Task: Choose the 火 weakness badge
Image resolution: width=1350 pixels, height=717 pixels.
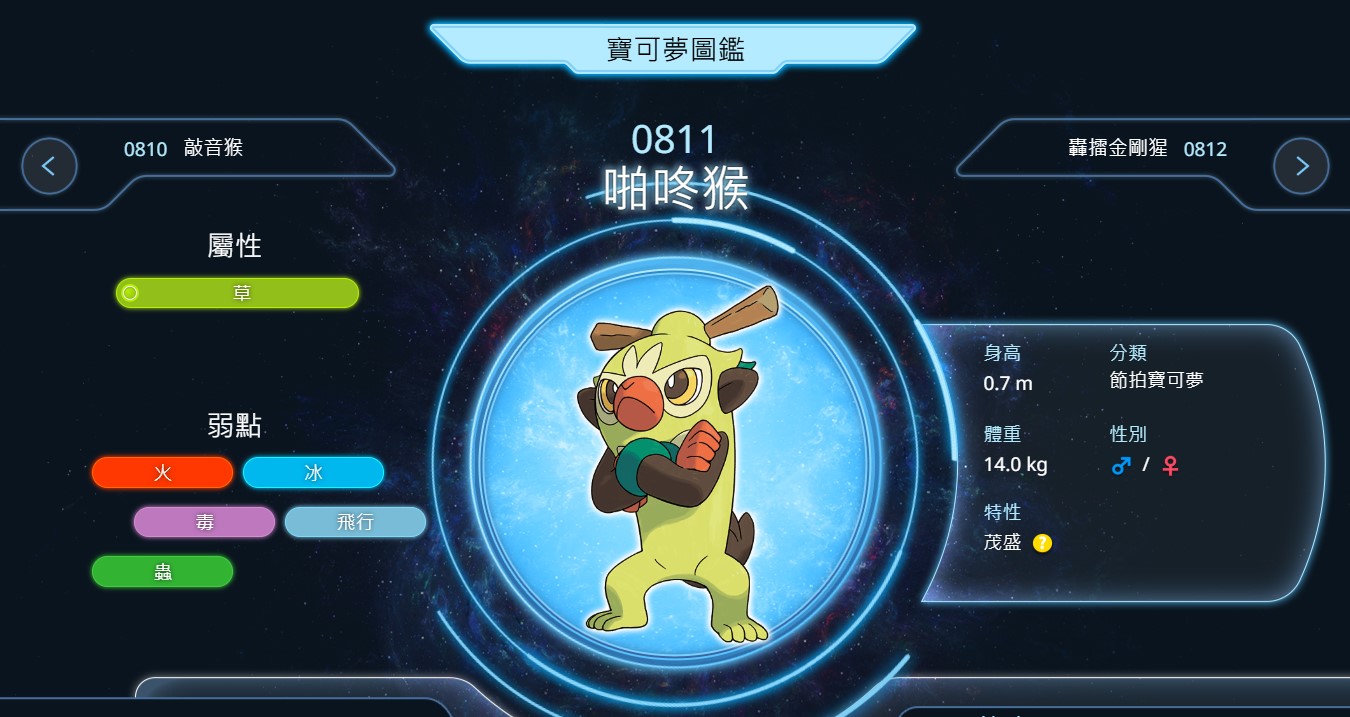Action: (x=162, y=473)
